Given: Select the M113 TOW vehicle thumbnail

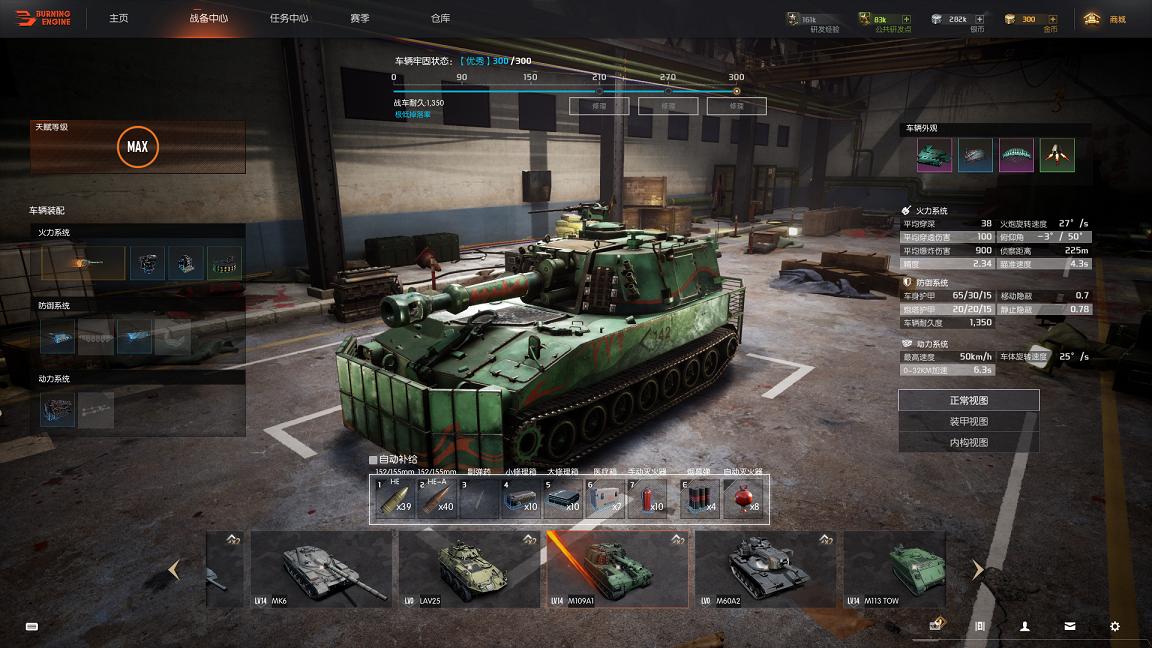Looking at the screenshot, I should [895, 569].
